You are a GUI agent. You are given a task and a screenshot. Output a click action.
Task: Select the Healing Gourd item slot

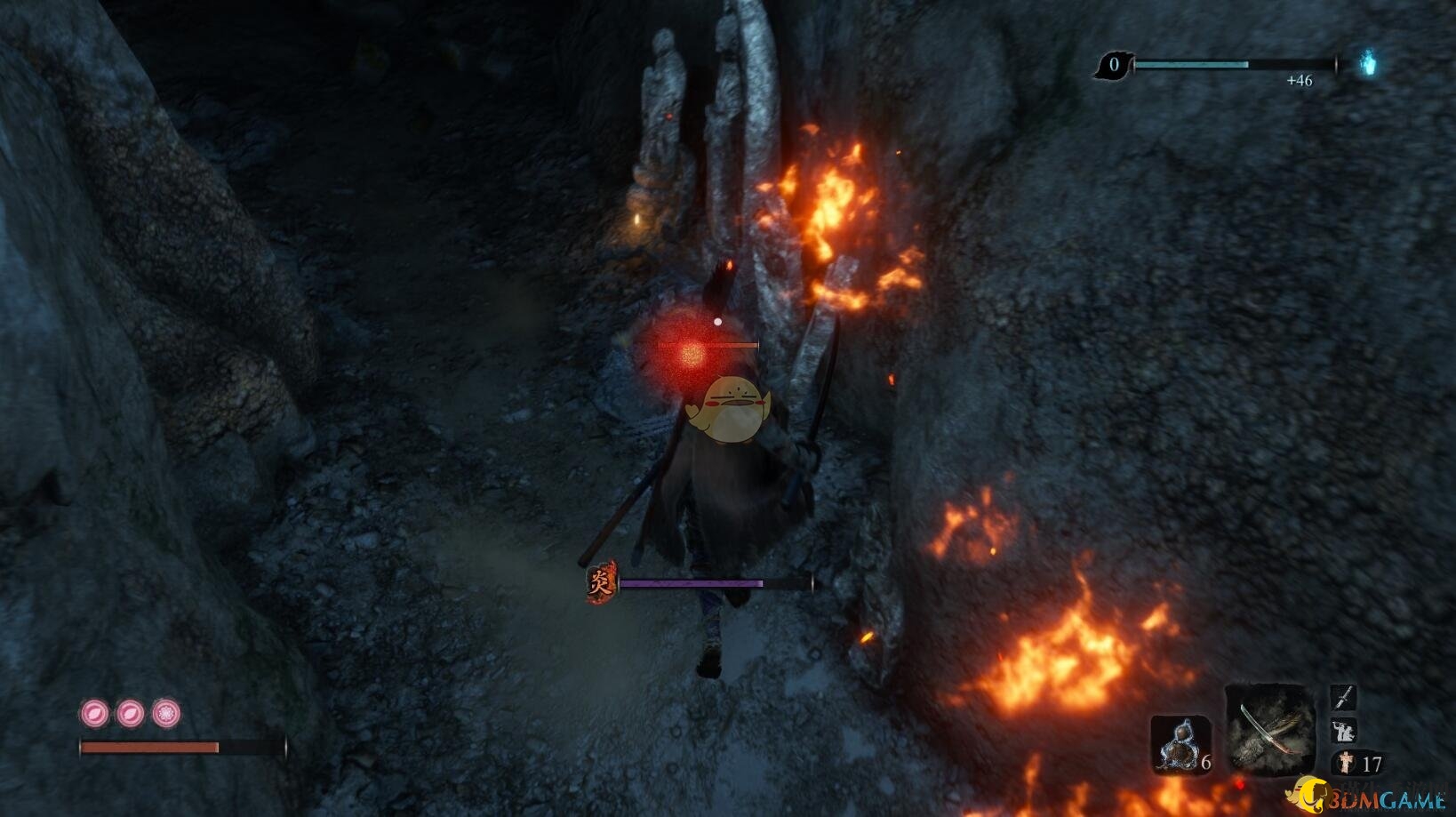point(1179,745)
